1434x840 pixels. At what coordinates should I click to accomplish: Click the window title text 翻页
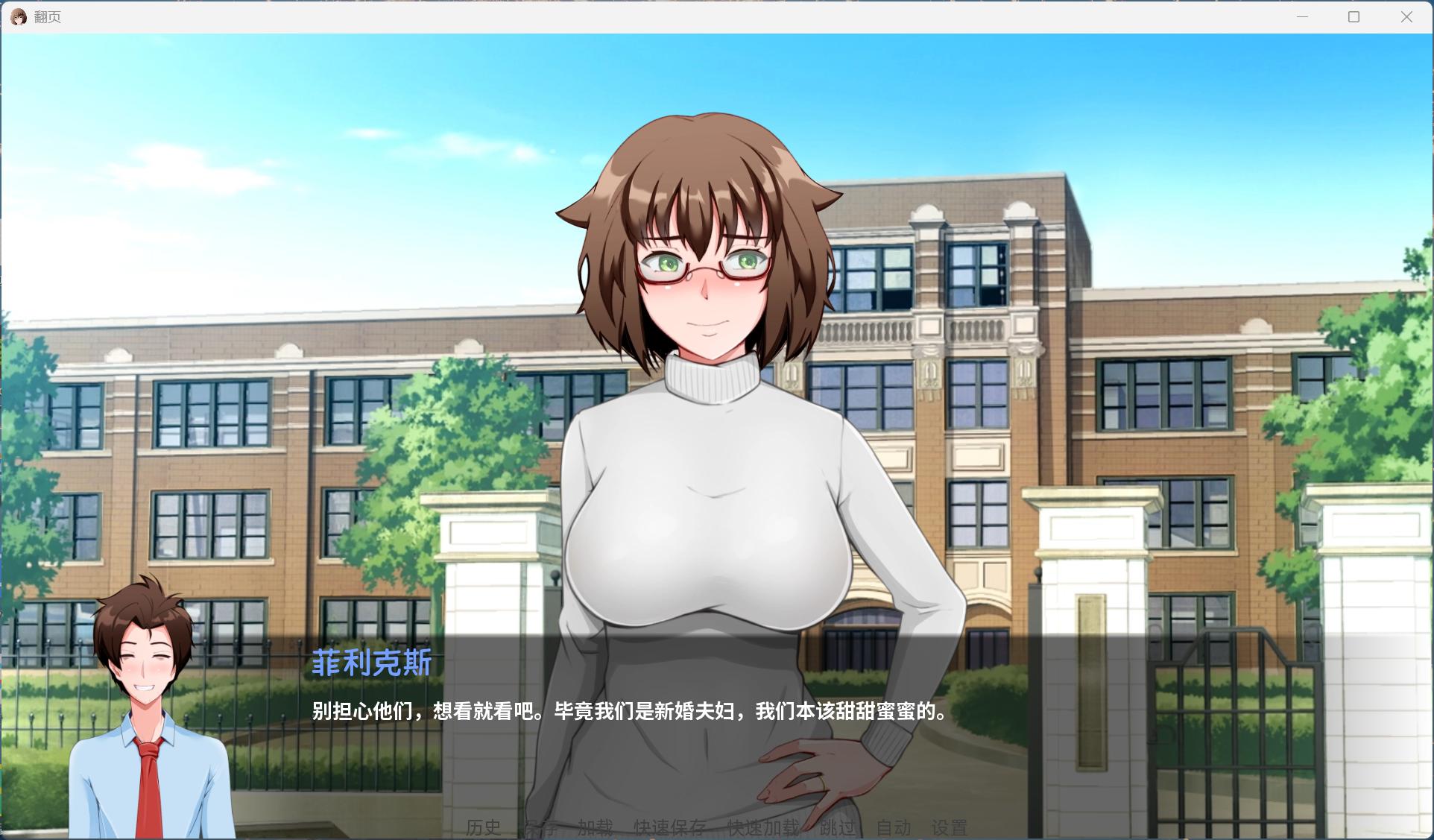[46, 16]
